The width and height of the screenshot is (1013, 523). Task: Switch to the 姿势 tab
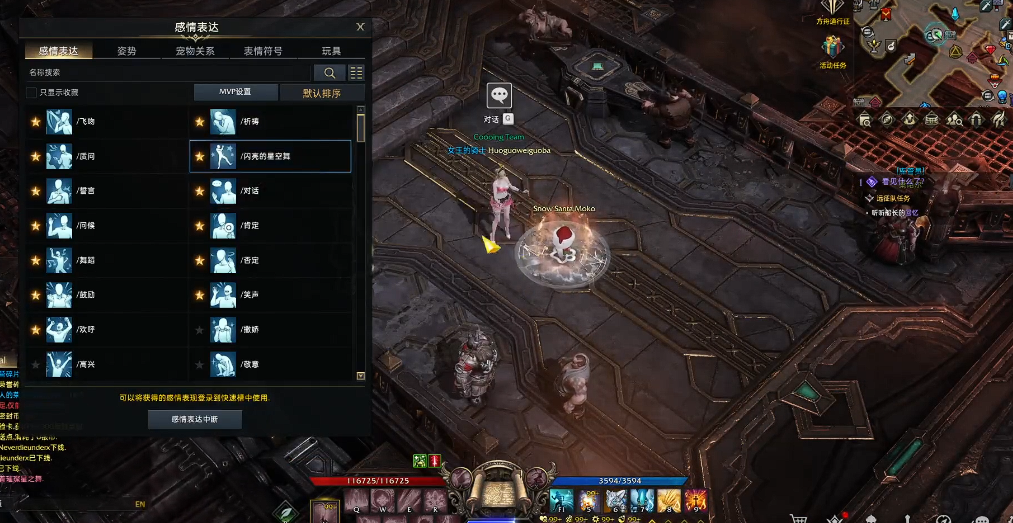click(127, 51)
